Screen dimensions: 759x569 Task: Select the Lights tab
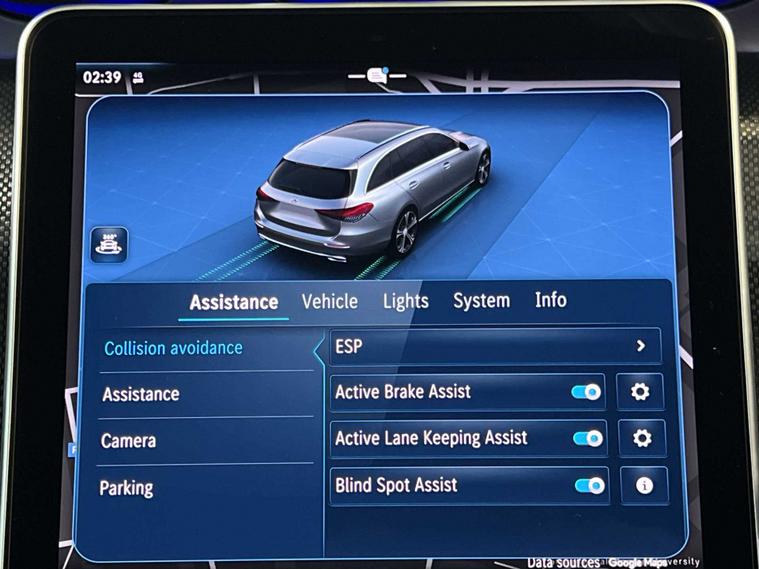[x=405, y=301]
